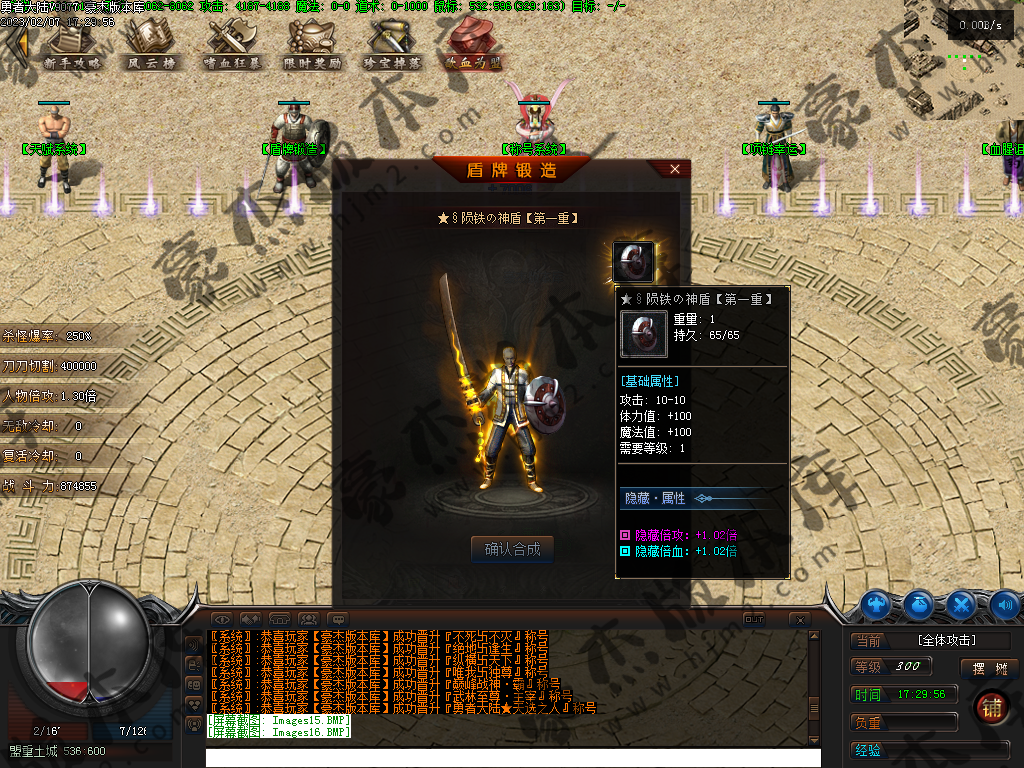Screen dimensions: 1024x768
Task: Click the blue pouch round button
Action: click(x=919, y=604)
